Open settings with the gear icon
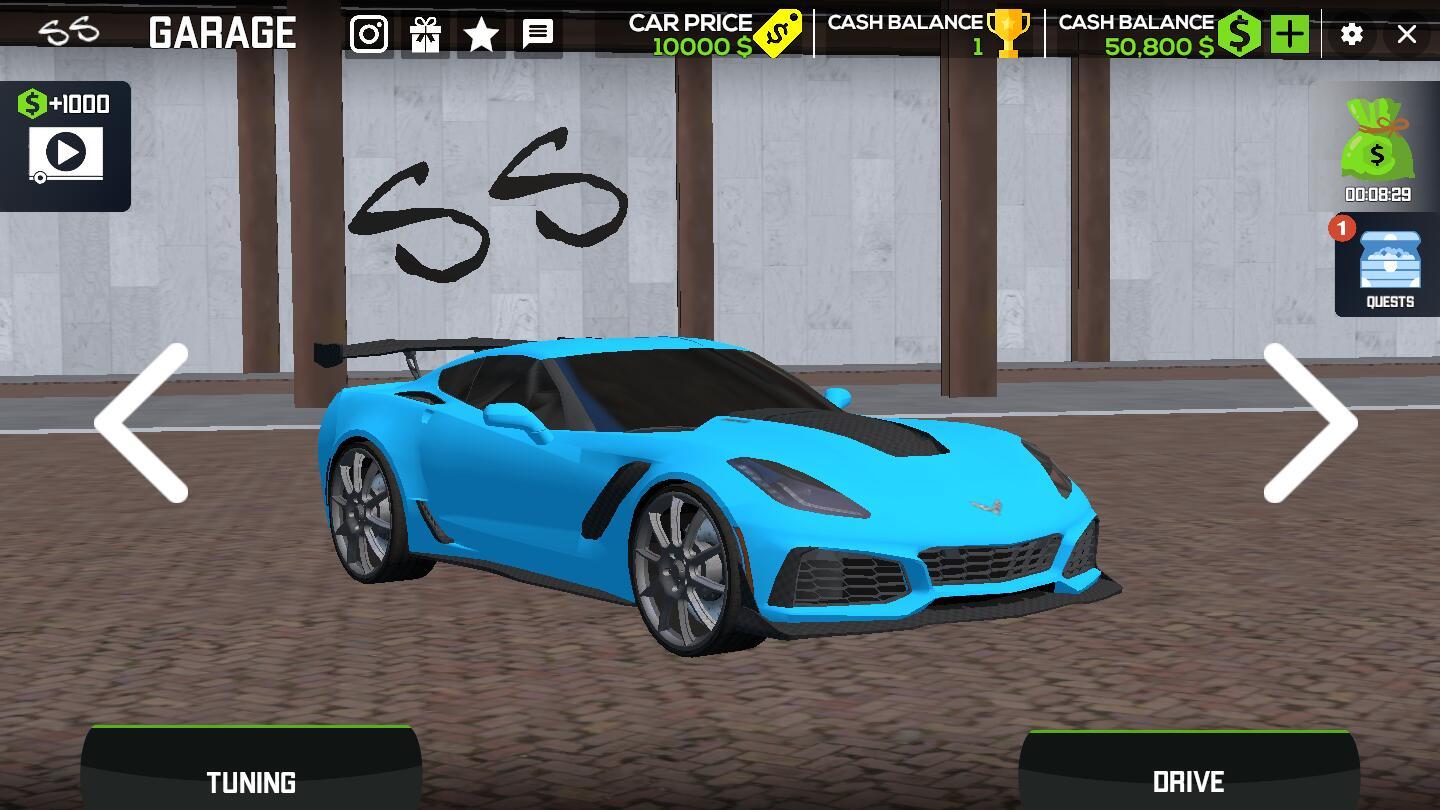The height and width of the screenshot is (810, 1440). pos(1352,35)
